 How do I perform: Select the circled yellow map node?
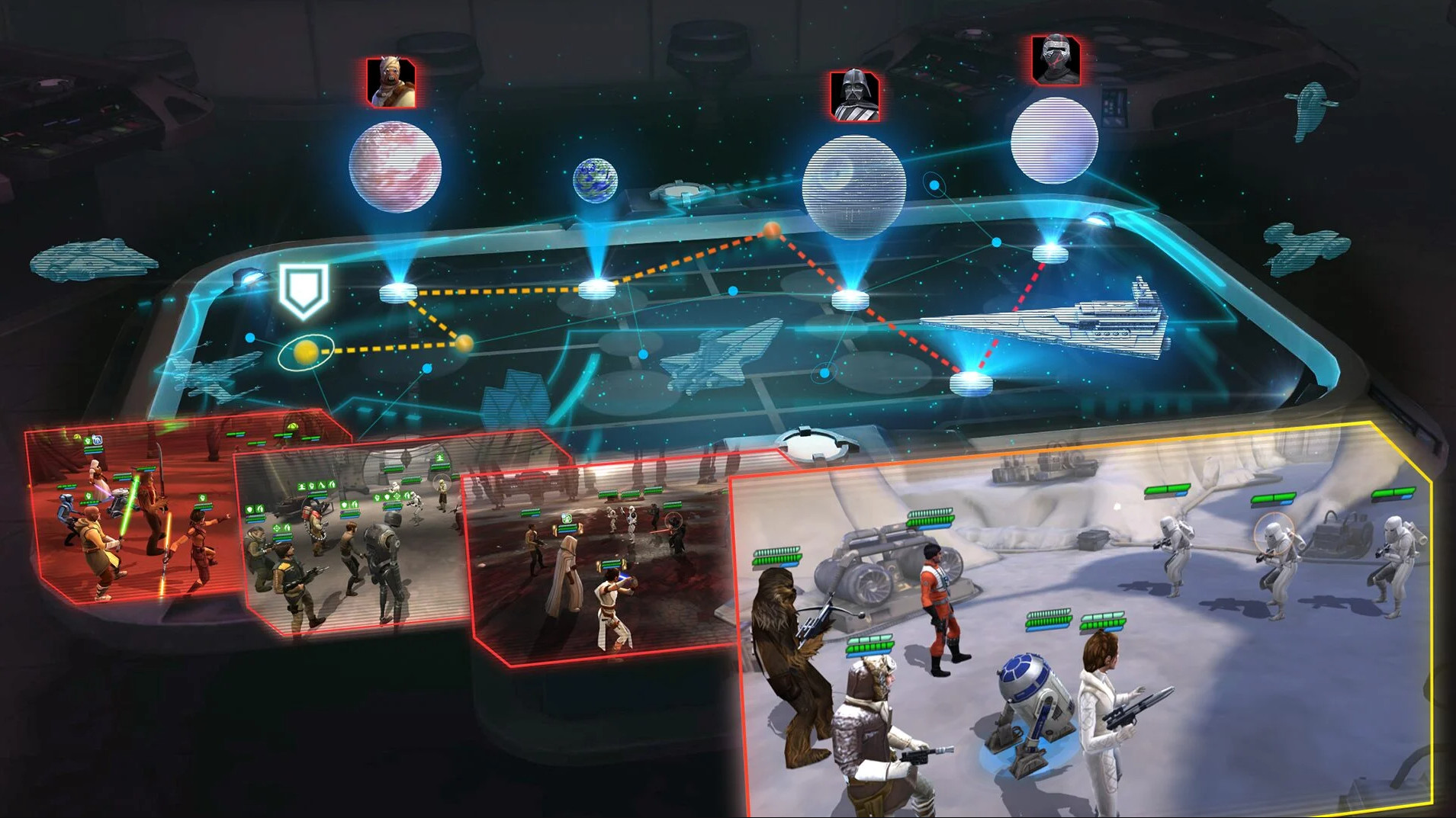[305, 352]
